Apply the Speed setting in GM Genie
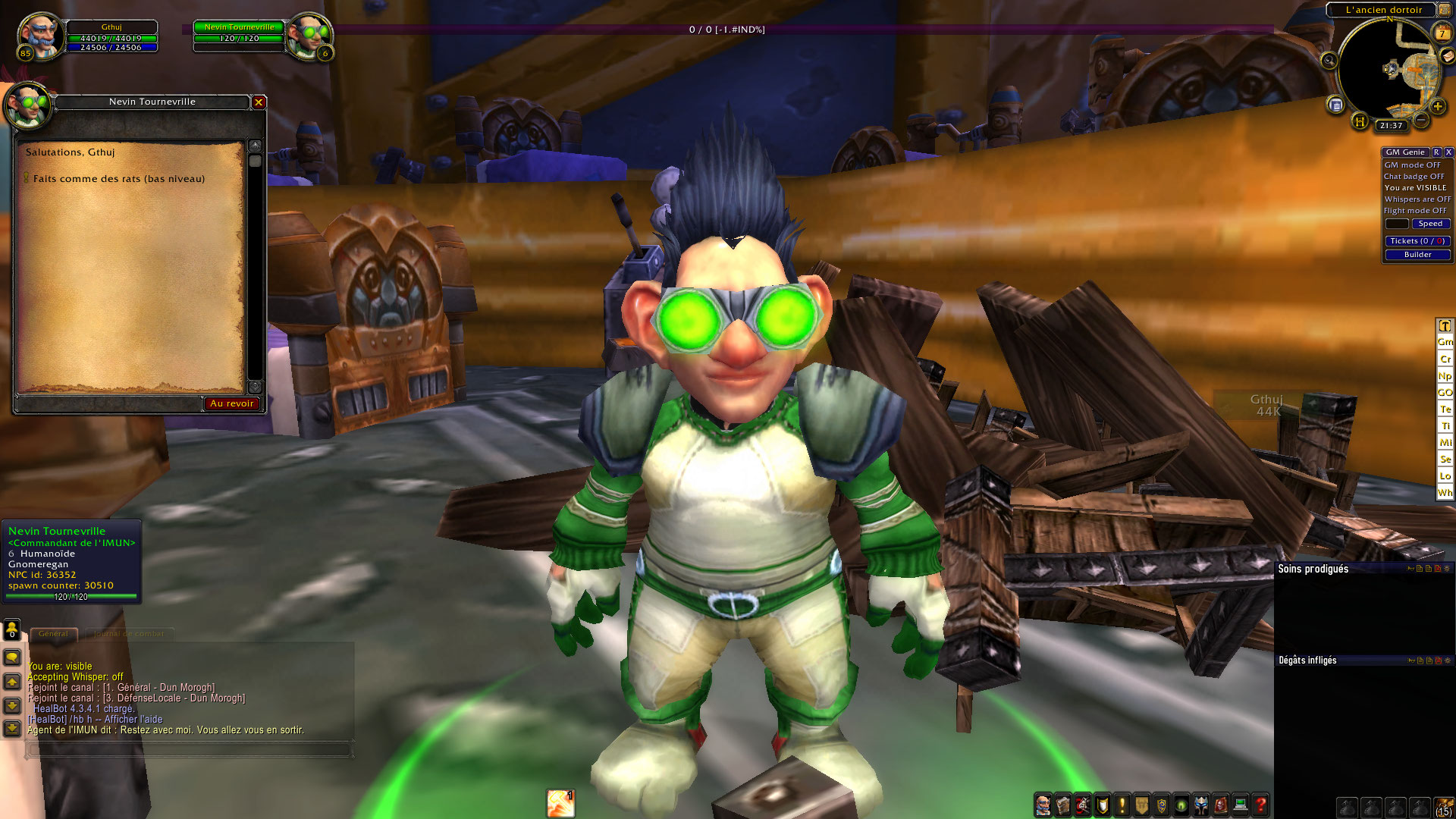 (x=1430, y=224)
